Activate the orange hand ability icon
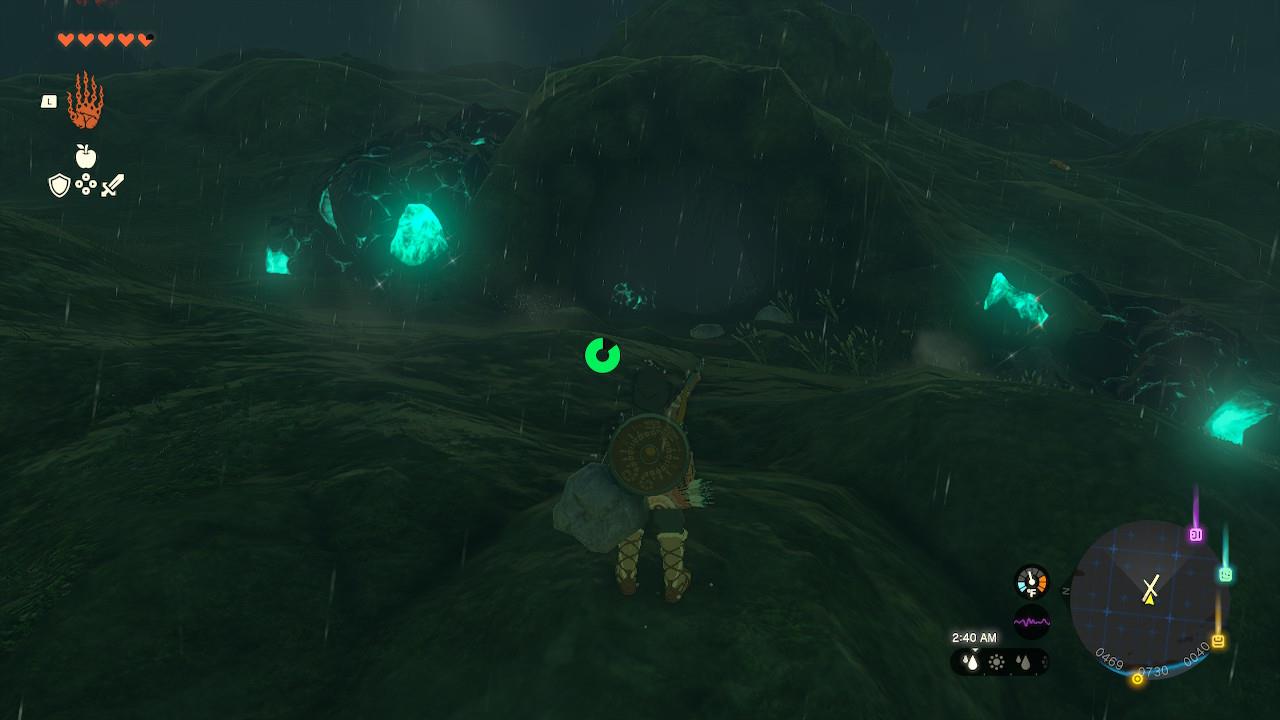1280x720 pixels. tap(85, 102)
